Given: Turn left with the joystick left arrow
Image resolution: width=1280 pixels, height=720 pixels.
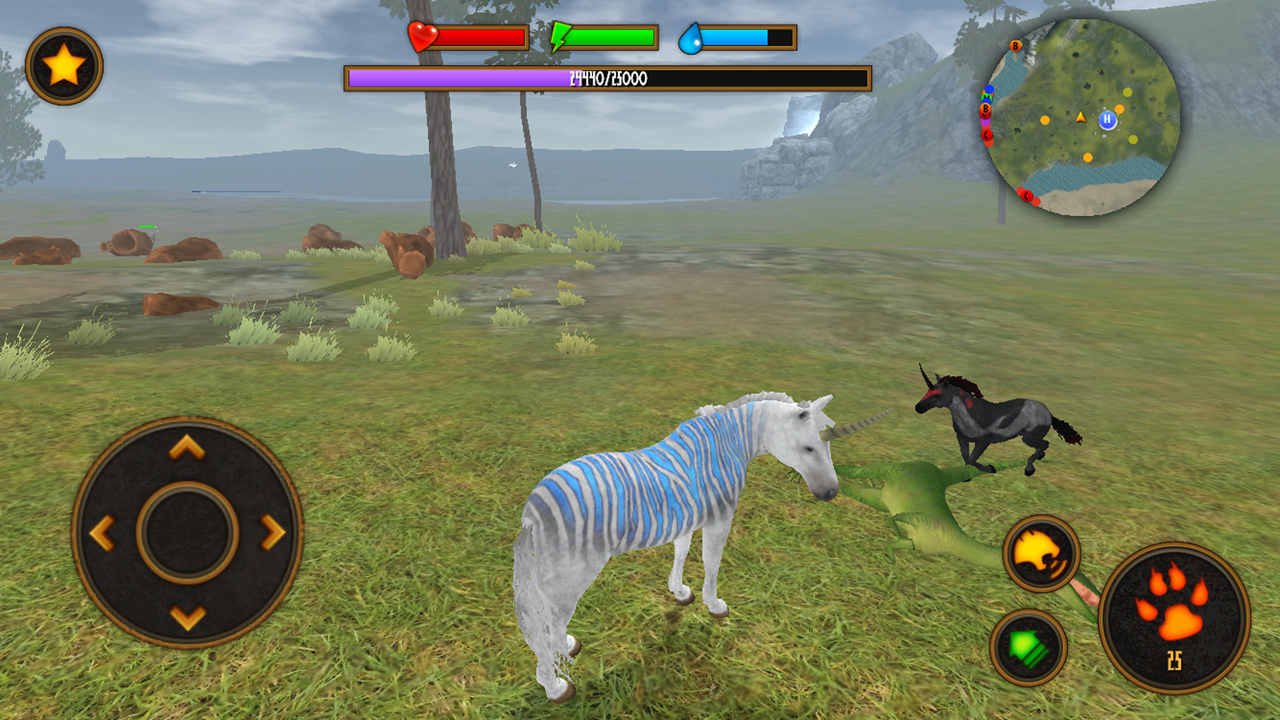Looking at the screenshot, I should 102,533.
